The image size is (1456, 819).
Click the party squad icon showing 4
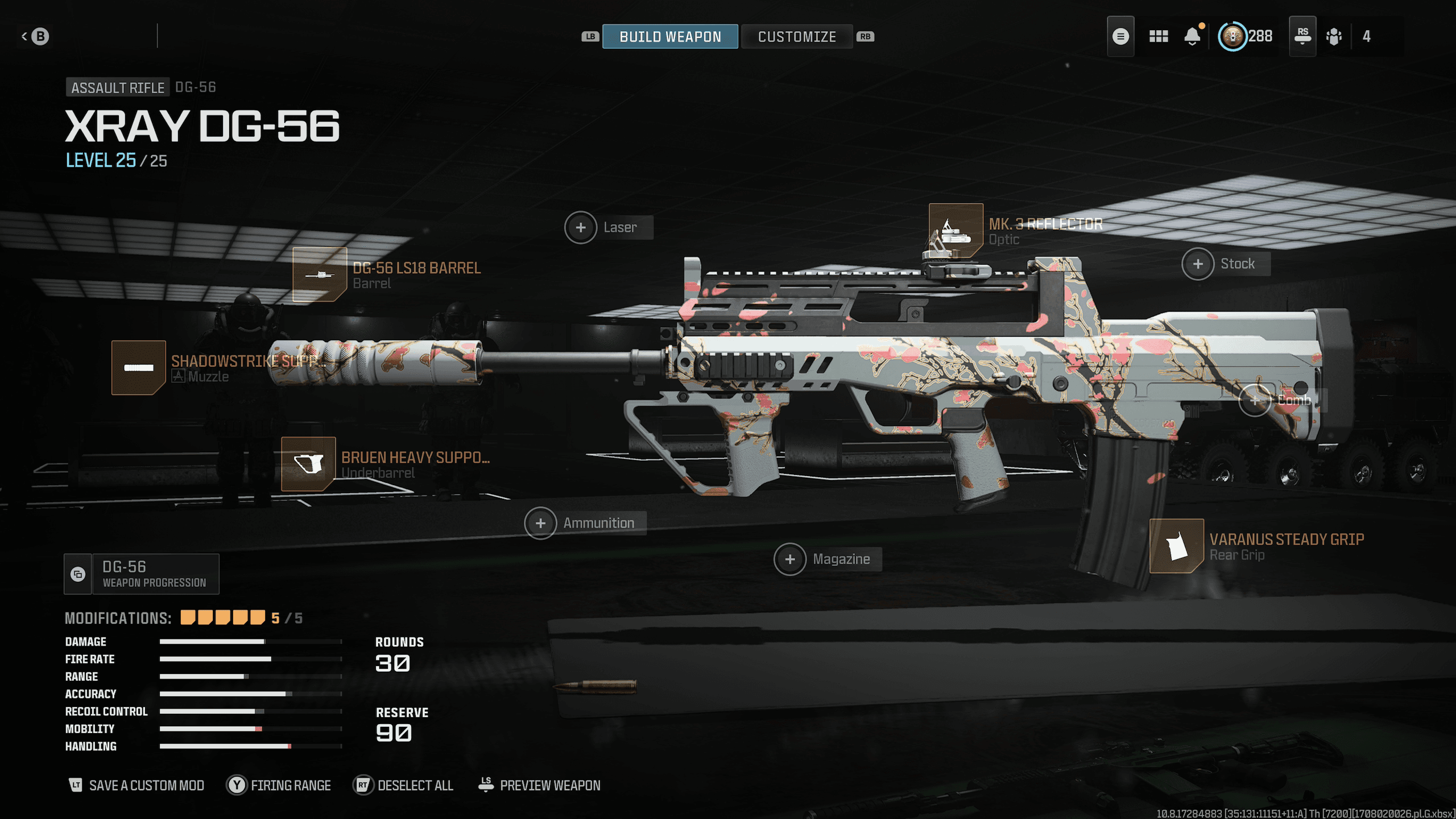click(x=1334, y=36)
